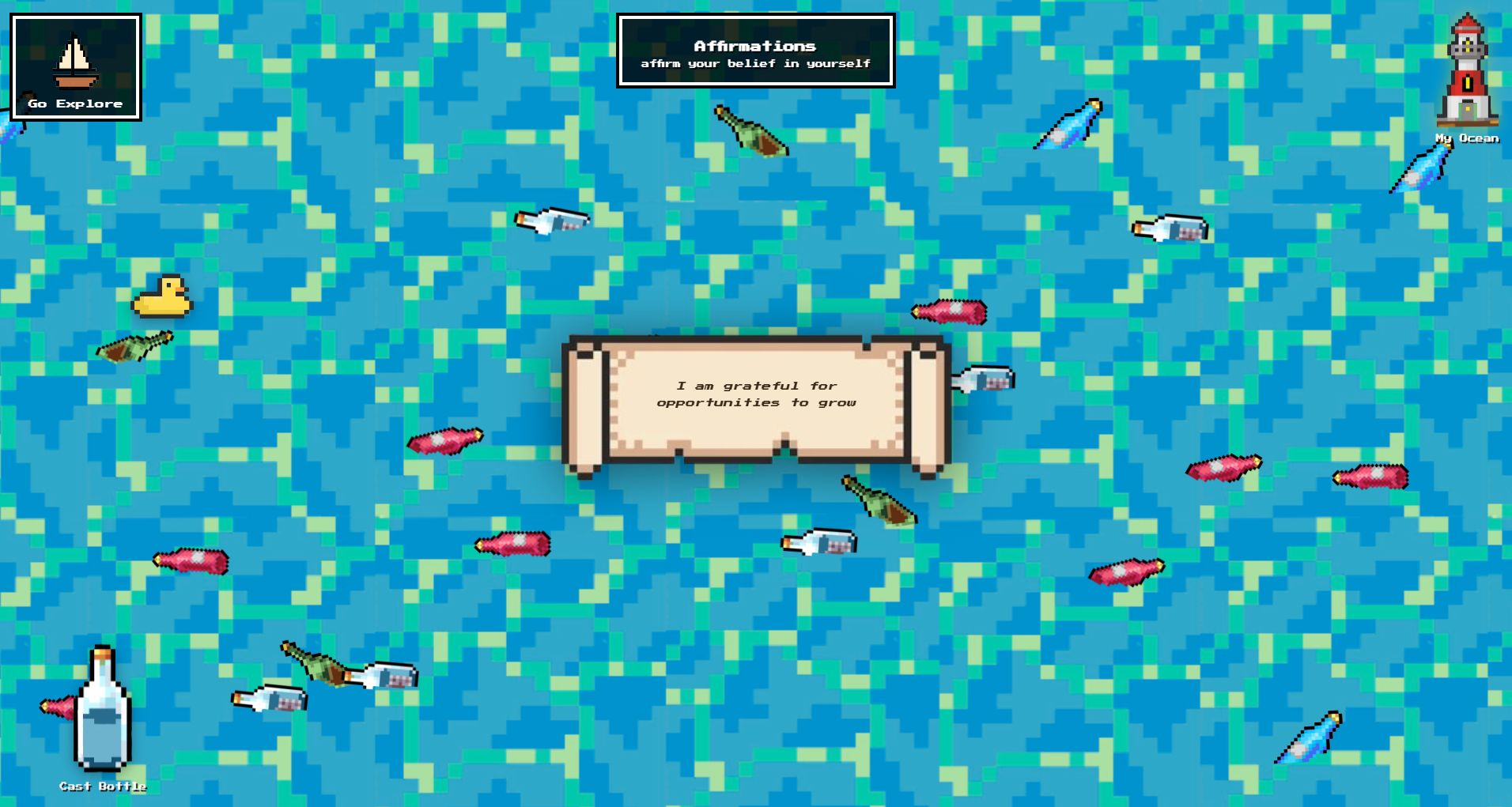The image size is (1512, 807).
Task: Click the white bottle below the green one near center-bottom
Action: point(815,544)
